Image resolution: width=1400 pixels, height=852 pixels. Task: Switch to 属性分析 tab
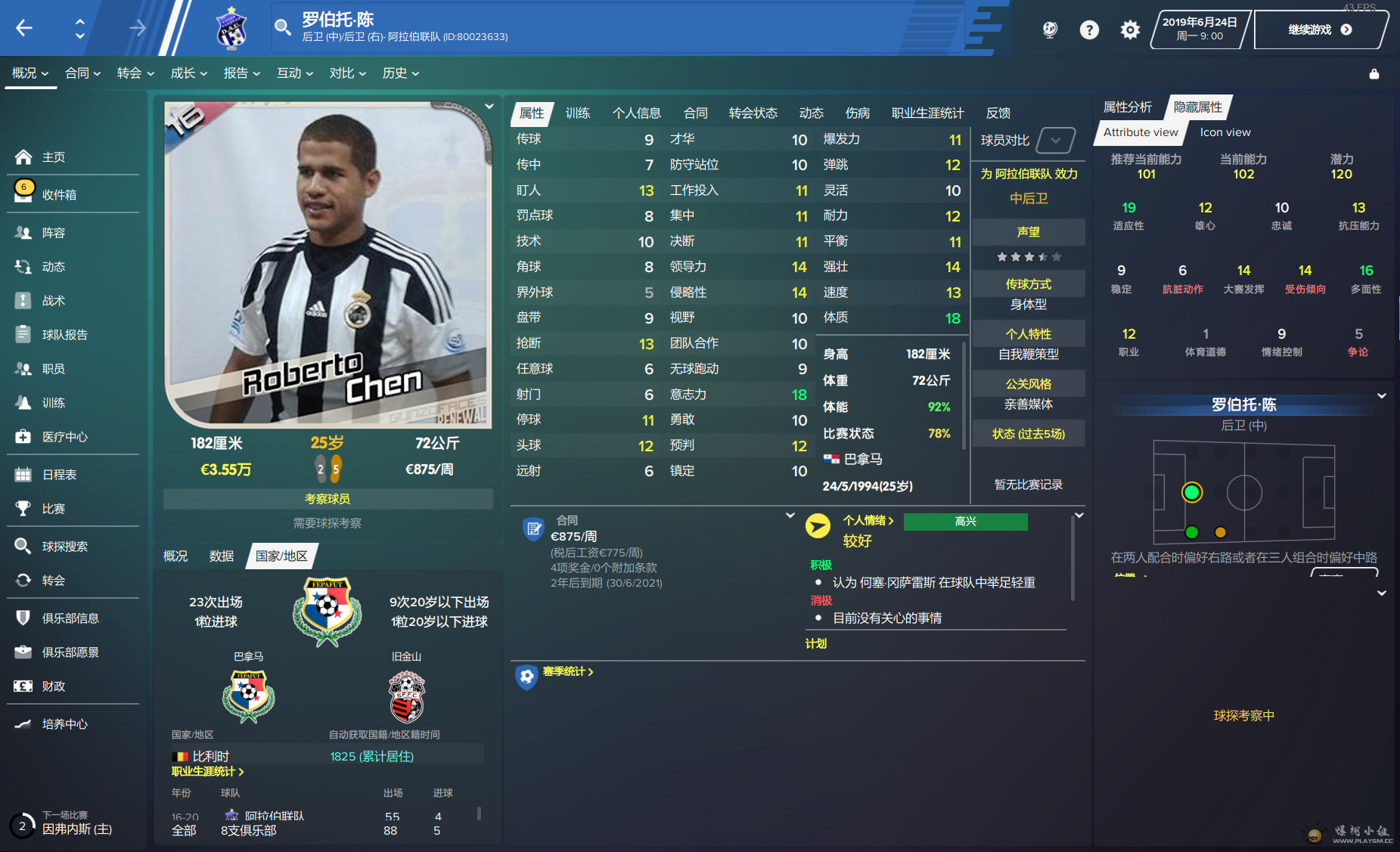click(1127, 107)
